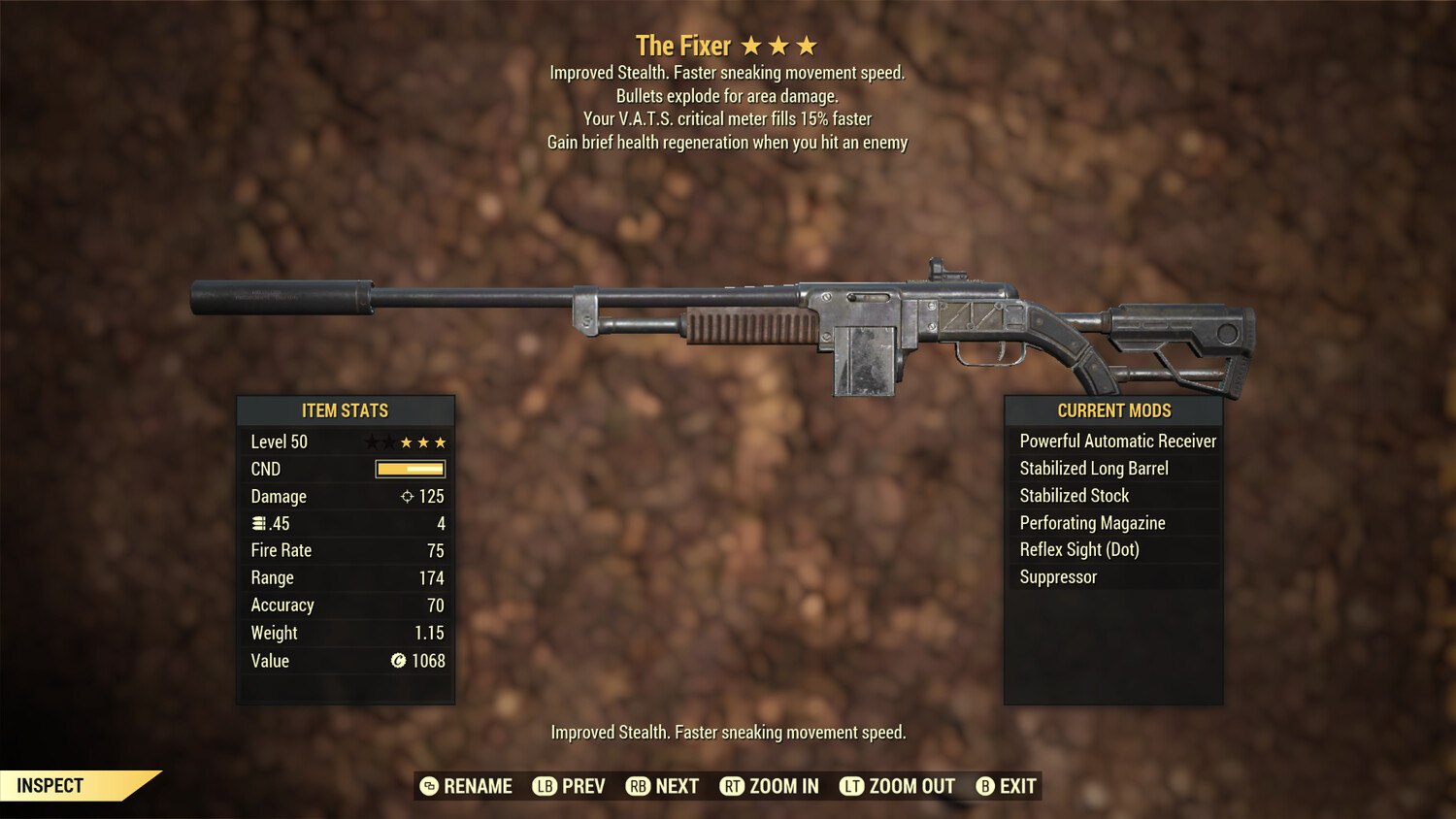
Task: Click the third star beside The Fixer title
Action: coord(807,44)
